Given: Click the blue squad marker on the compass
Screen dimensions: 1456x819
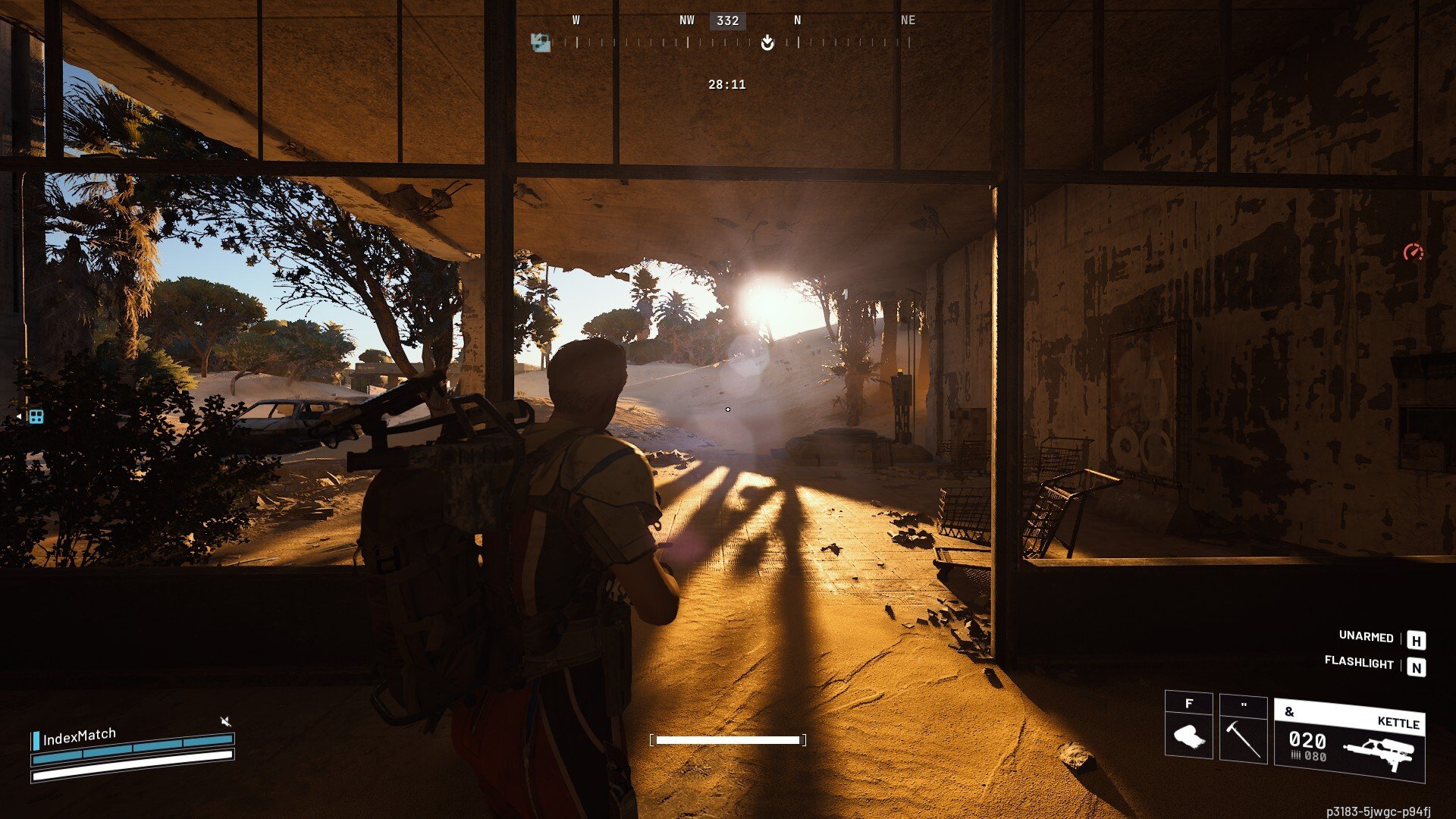Looking at the screenshot, I should 540,42.
